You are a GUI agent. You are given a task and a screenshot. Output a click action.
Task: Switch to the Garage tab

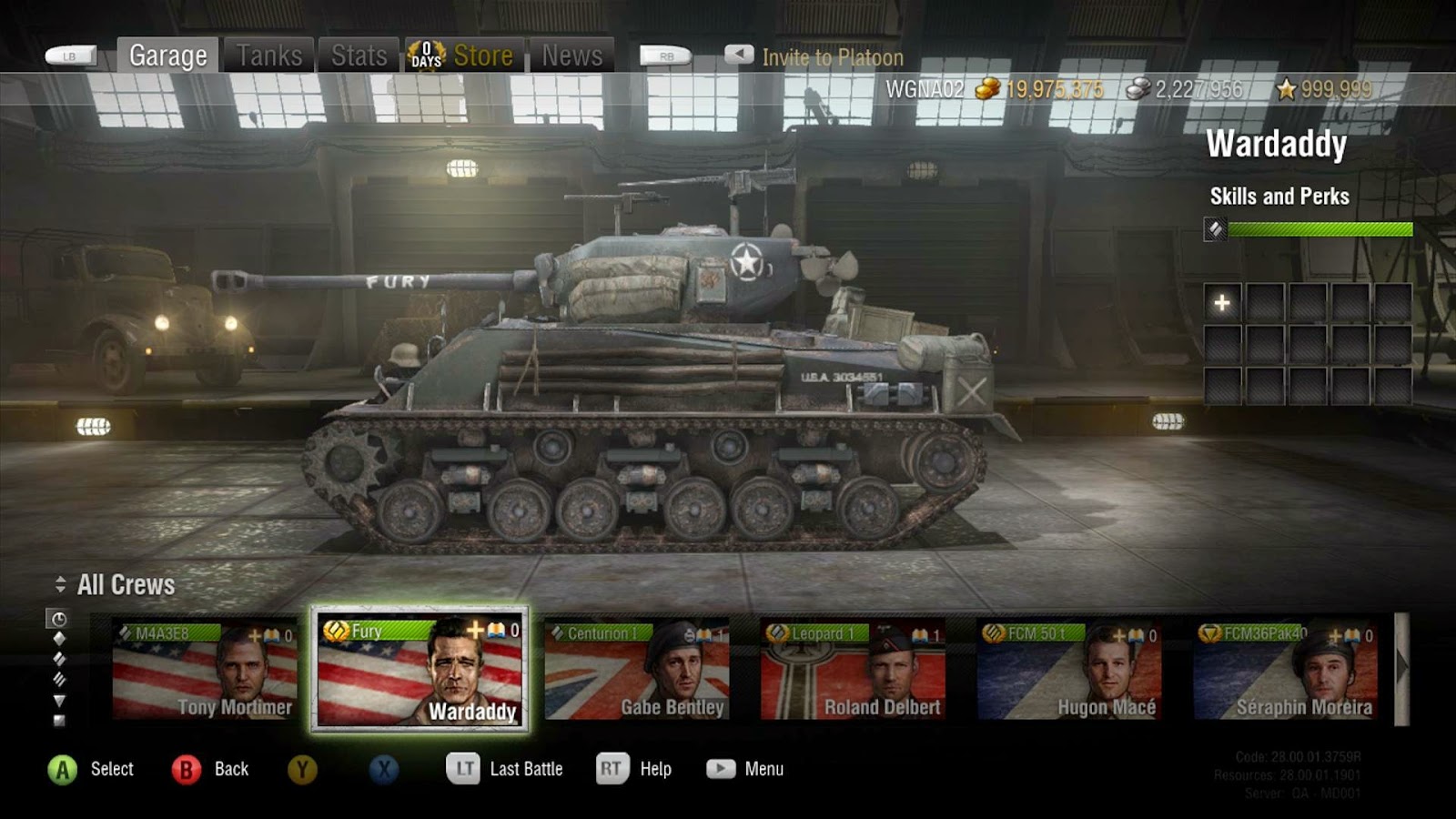(167, 56)
